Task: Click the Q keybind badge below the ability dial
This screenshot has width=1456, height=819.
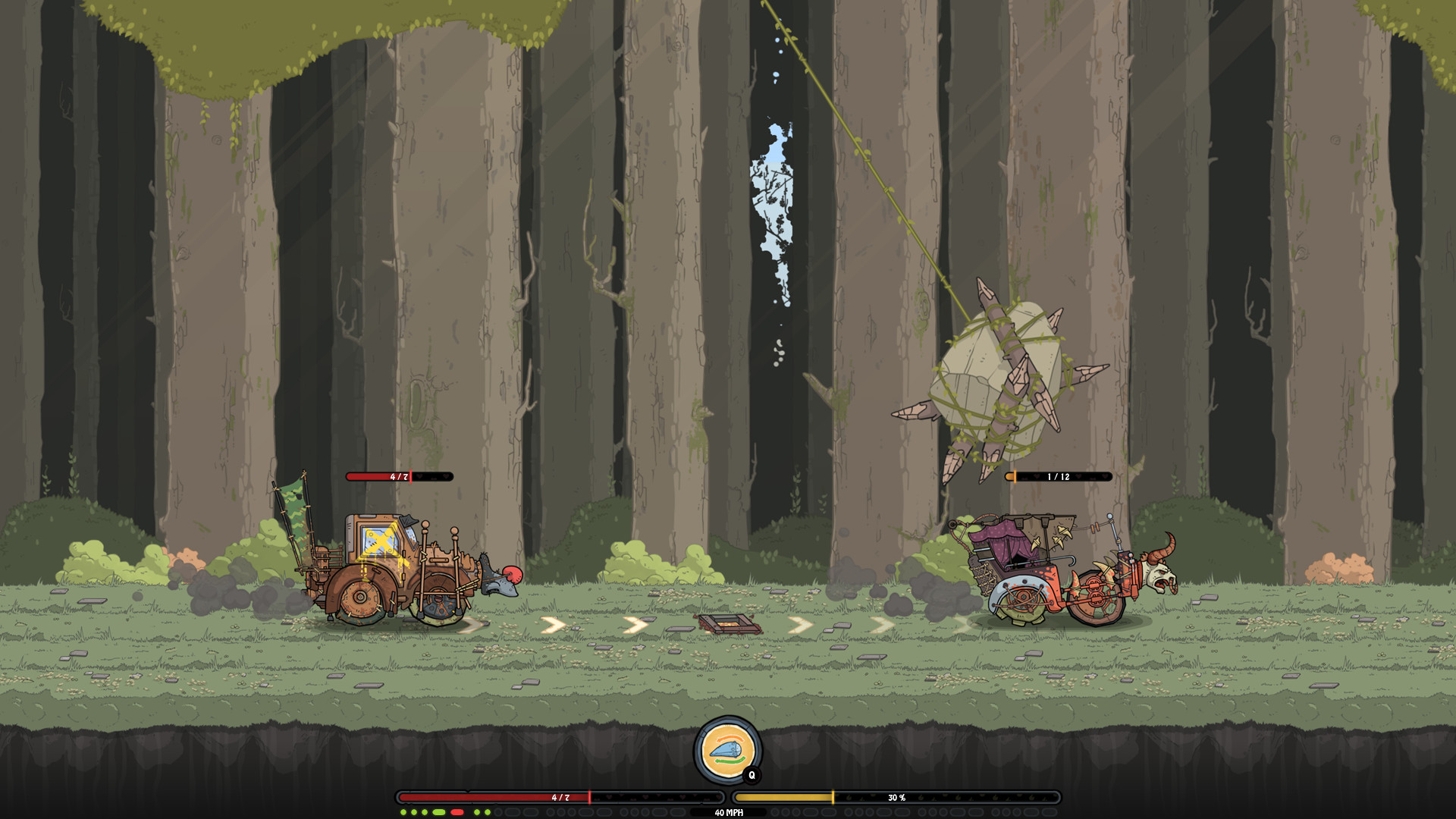Action: click(x=752, y=775)
